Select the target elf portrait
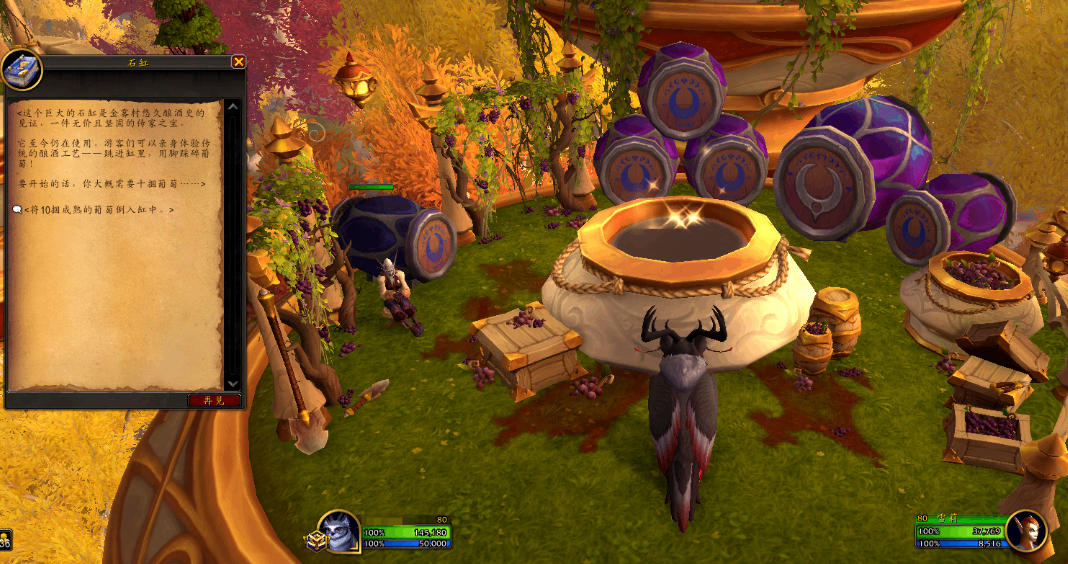The width and height of the screenshot is (1068, 564). click(x=1027, y=531)
